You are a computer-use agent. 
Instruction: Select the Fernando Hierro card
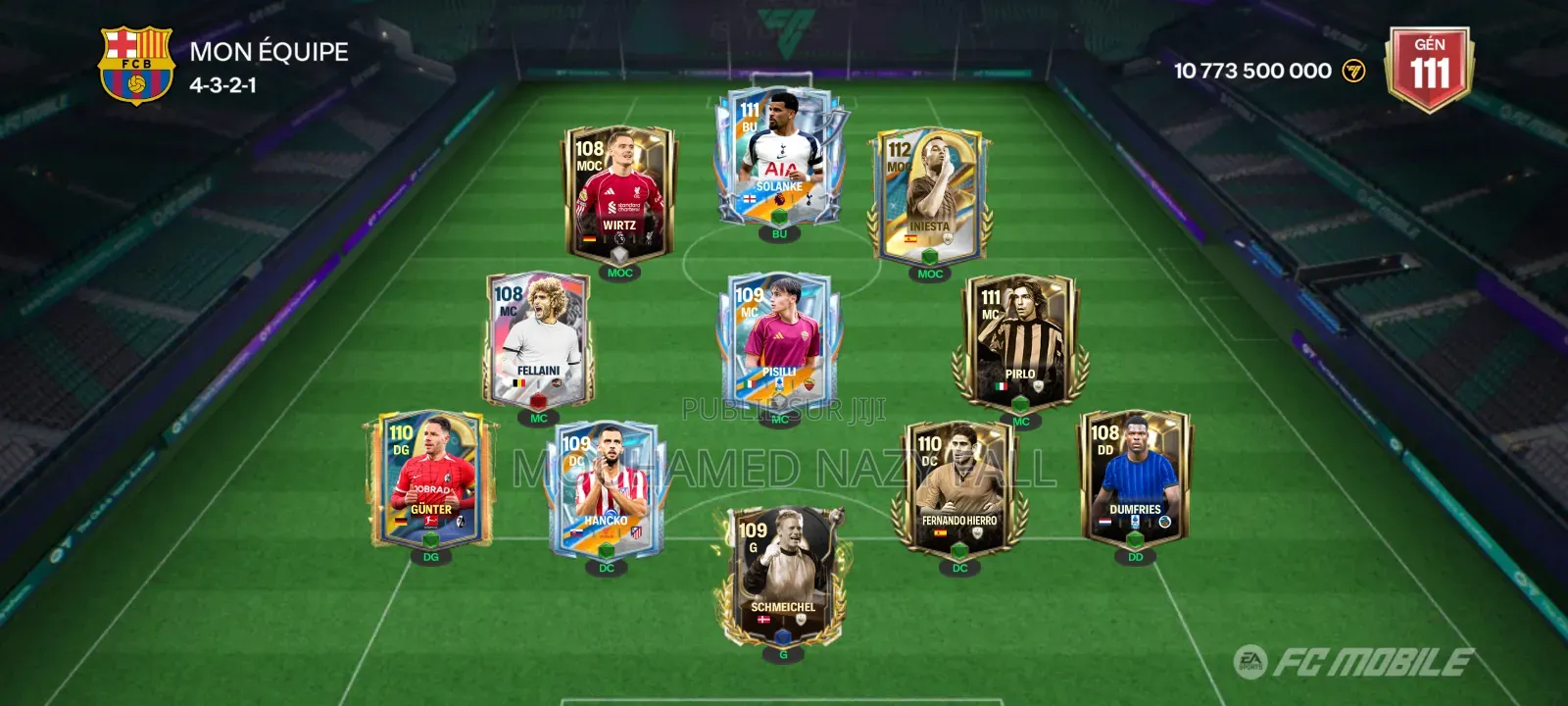958,488
